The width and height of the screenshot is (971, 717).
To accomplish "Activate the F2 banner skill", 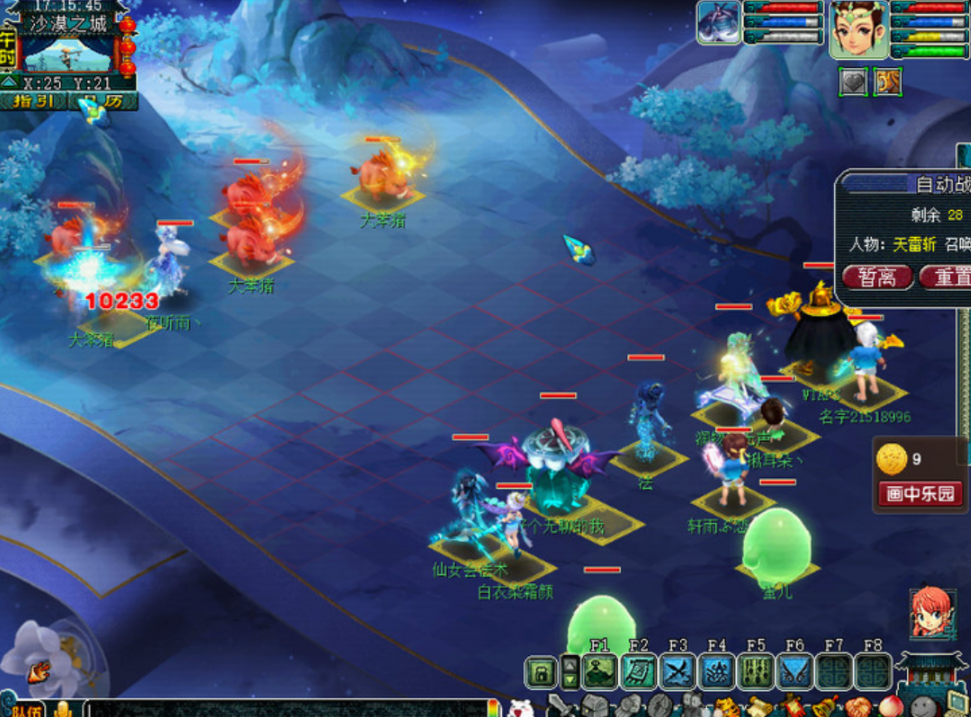I will pos(639,671).
